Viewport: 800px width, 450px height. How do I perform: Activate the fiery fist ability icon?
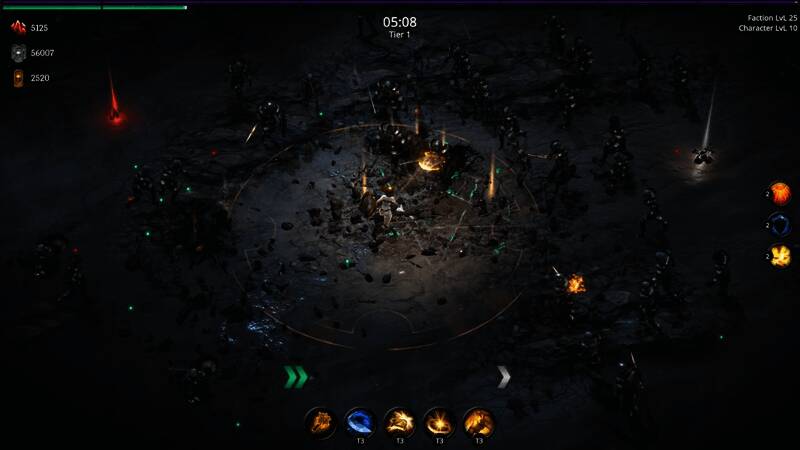tap(320, 422)
